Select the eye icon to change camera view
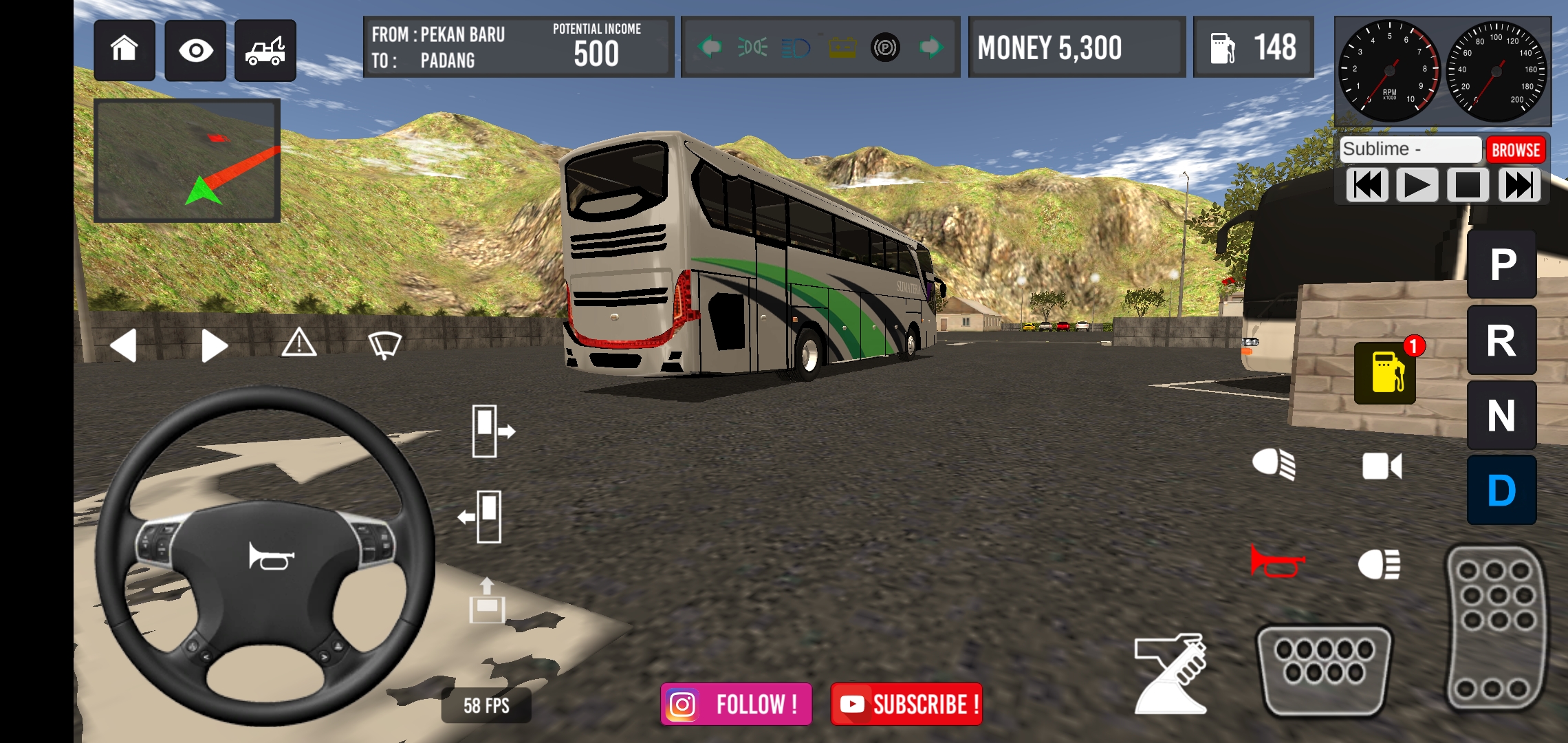The width and height of the screenshot is (1568, 743). 196,50
